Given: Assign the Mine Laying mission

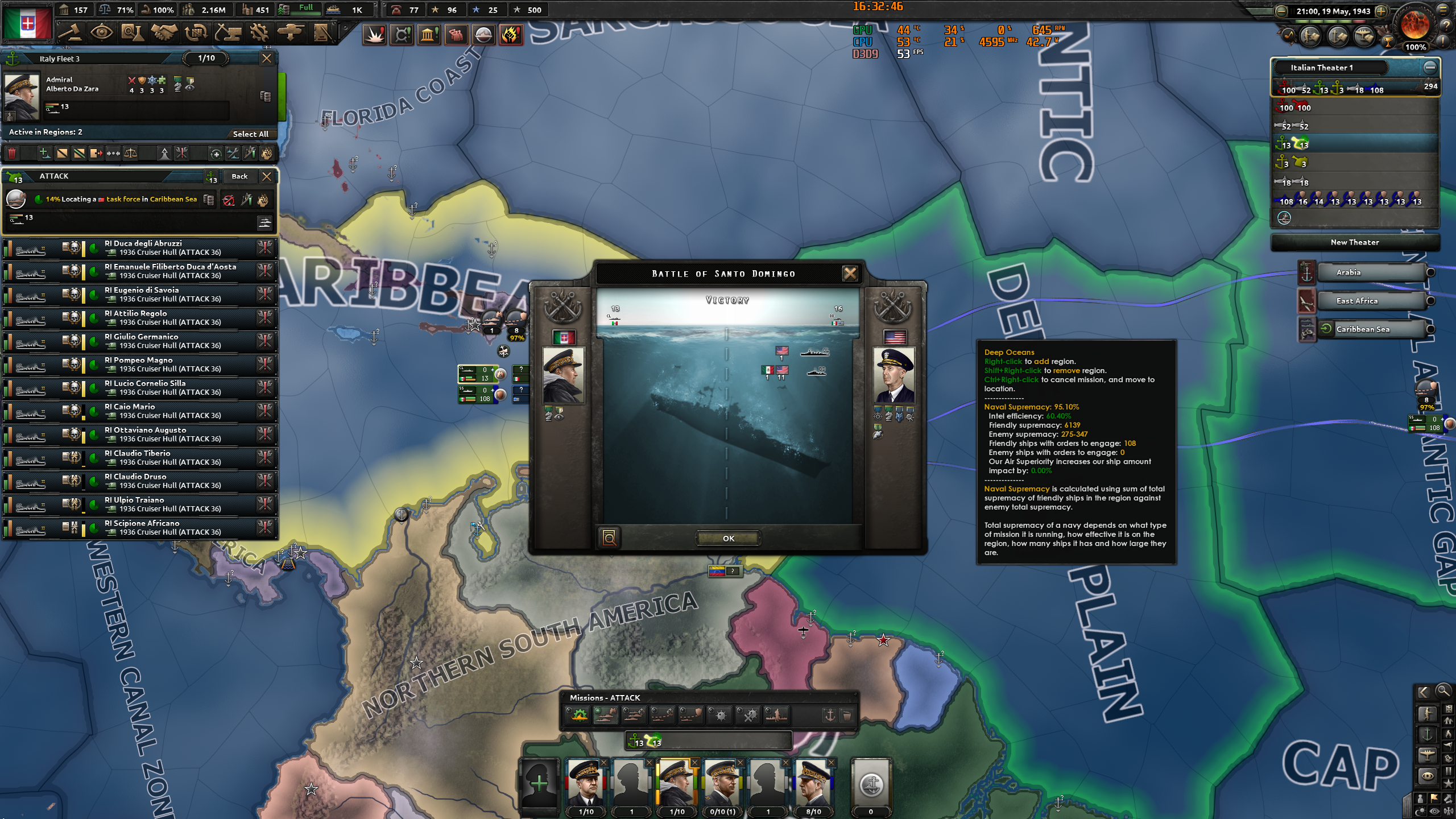Looking at the screenshot, I should click(719, 715).
